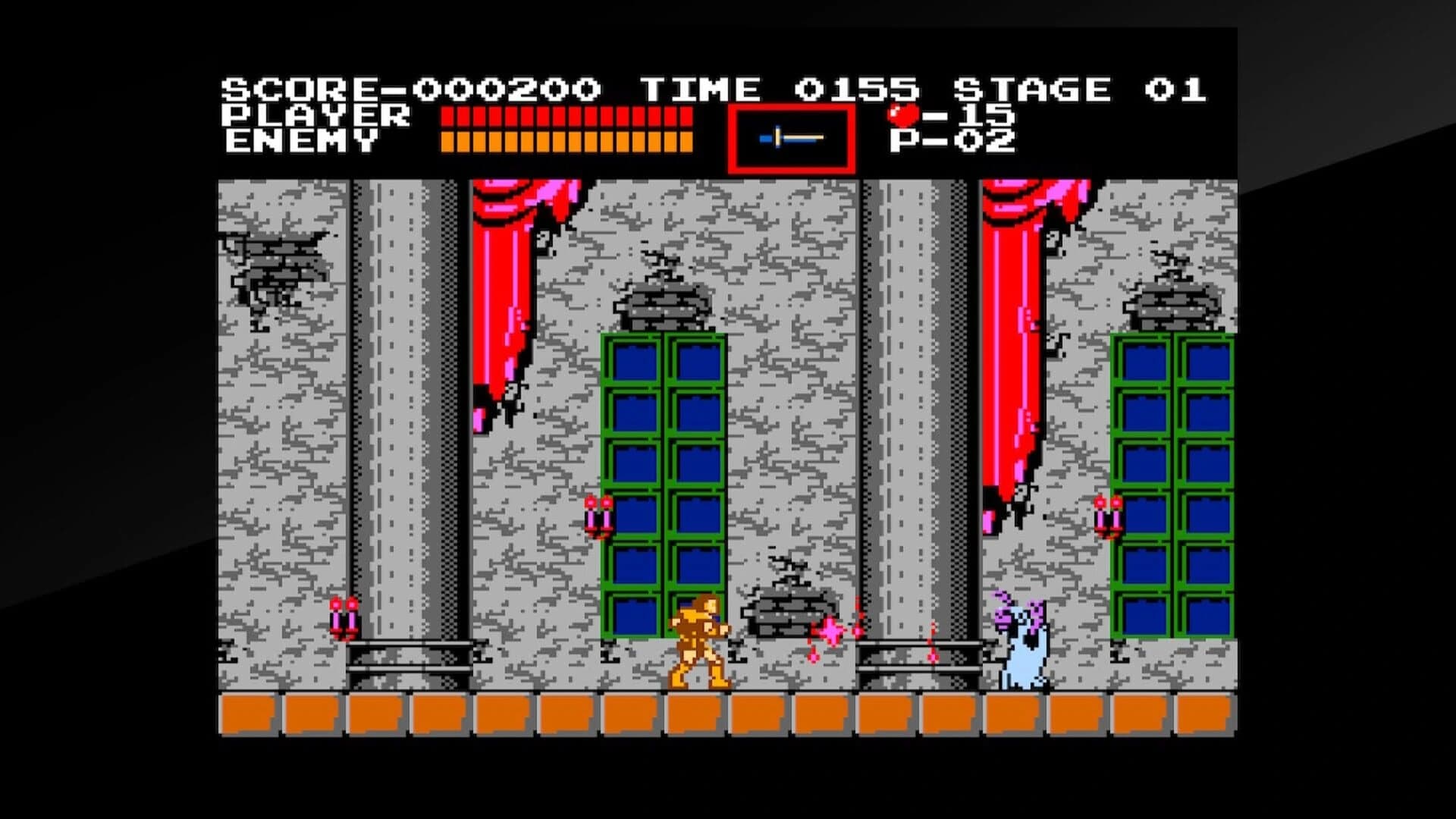
Task: Click the dagger sub-weapon icon in the HUD
Action: 791,136
